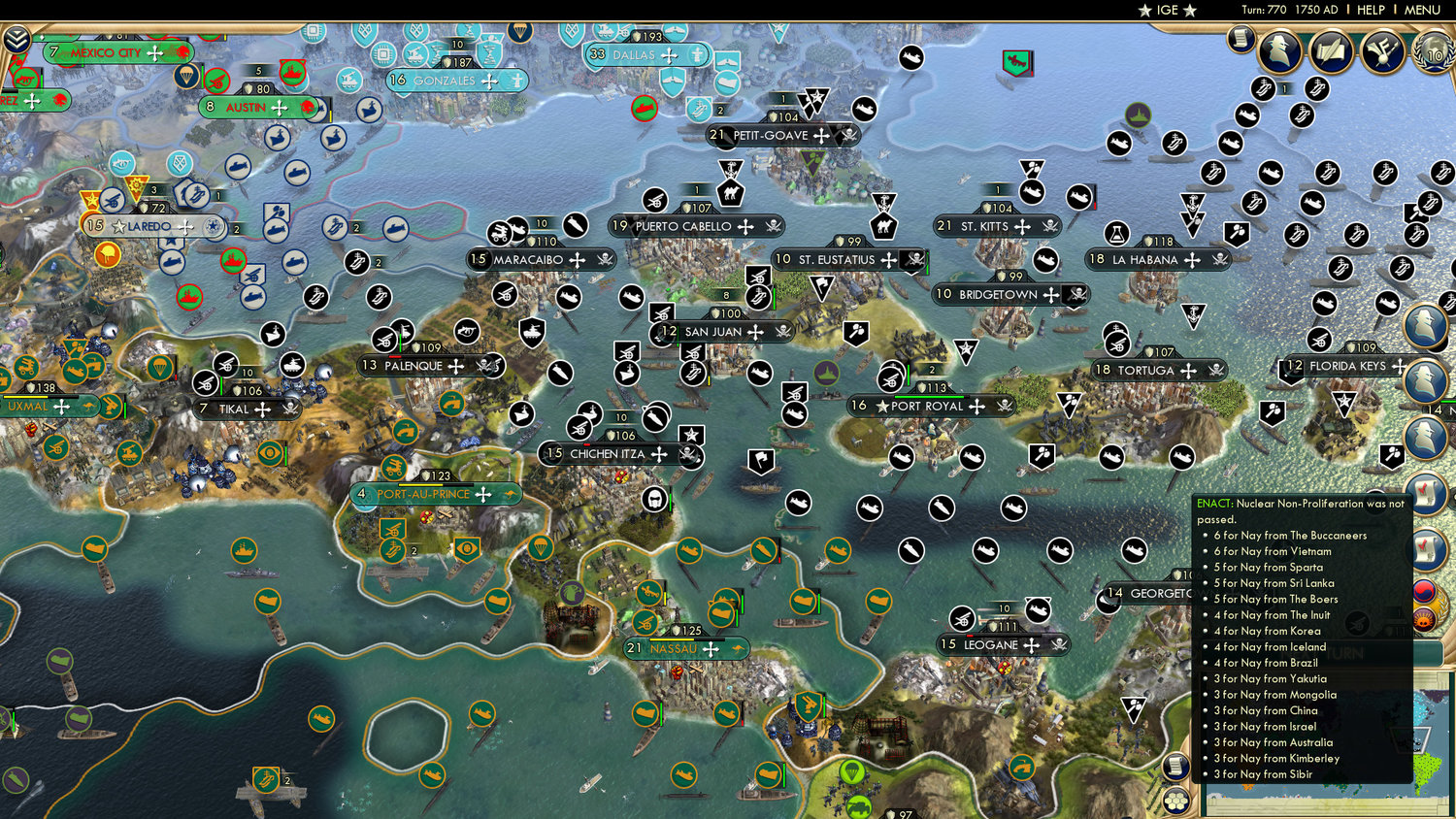Open the Culture overview music-note icon
The width and height of the screenshot is (1456, 819).
[1381, 50]
